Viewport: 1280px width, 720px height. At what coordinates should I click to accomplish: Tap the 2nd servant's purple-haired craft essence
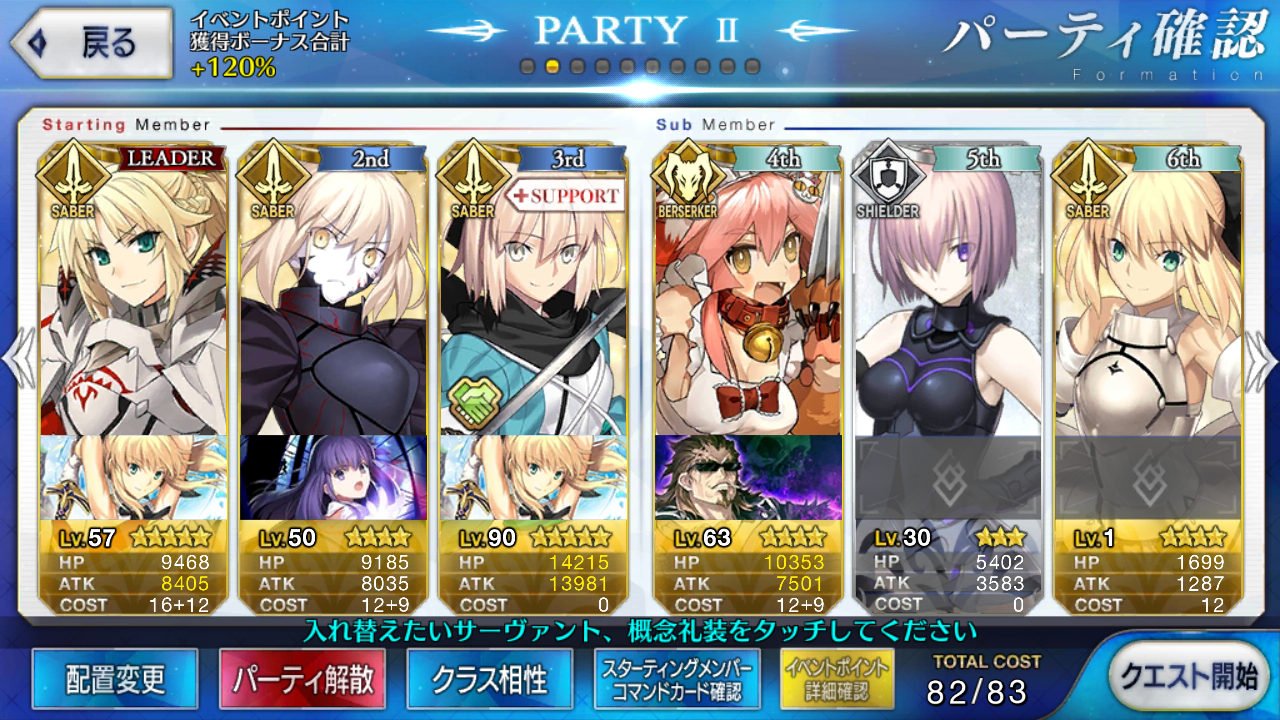tap(333, 478)
